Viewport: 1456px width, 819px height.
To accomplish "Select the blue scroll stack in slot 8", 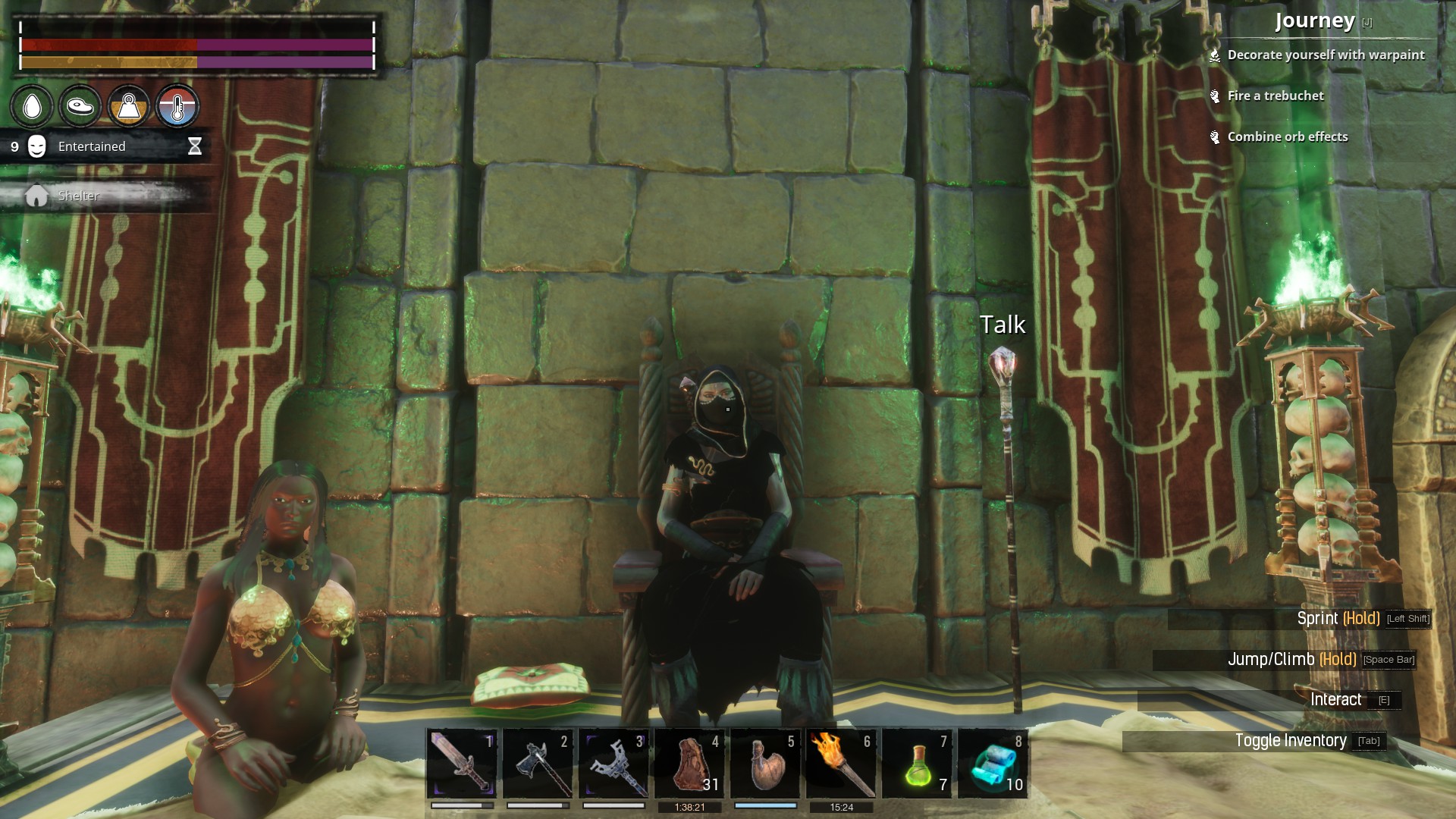I will click(x=993, y=764).
